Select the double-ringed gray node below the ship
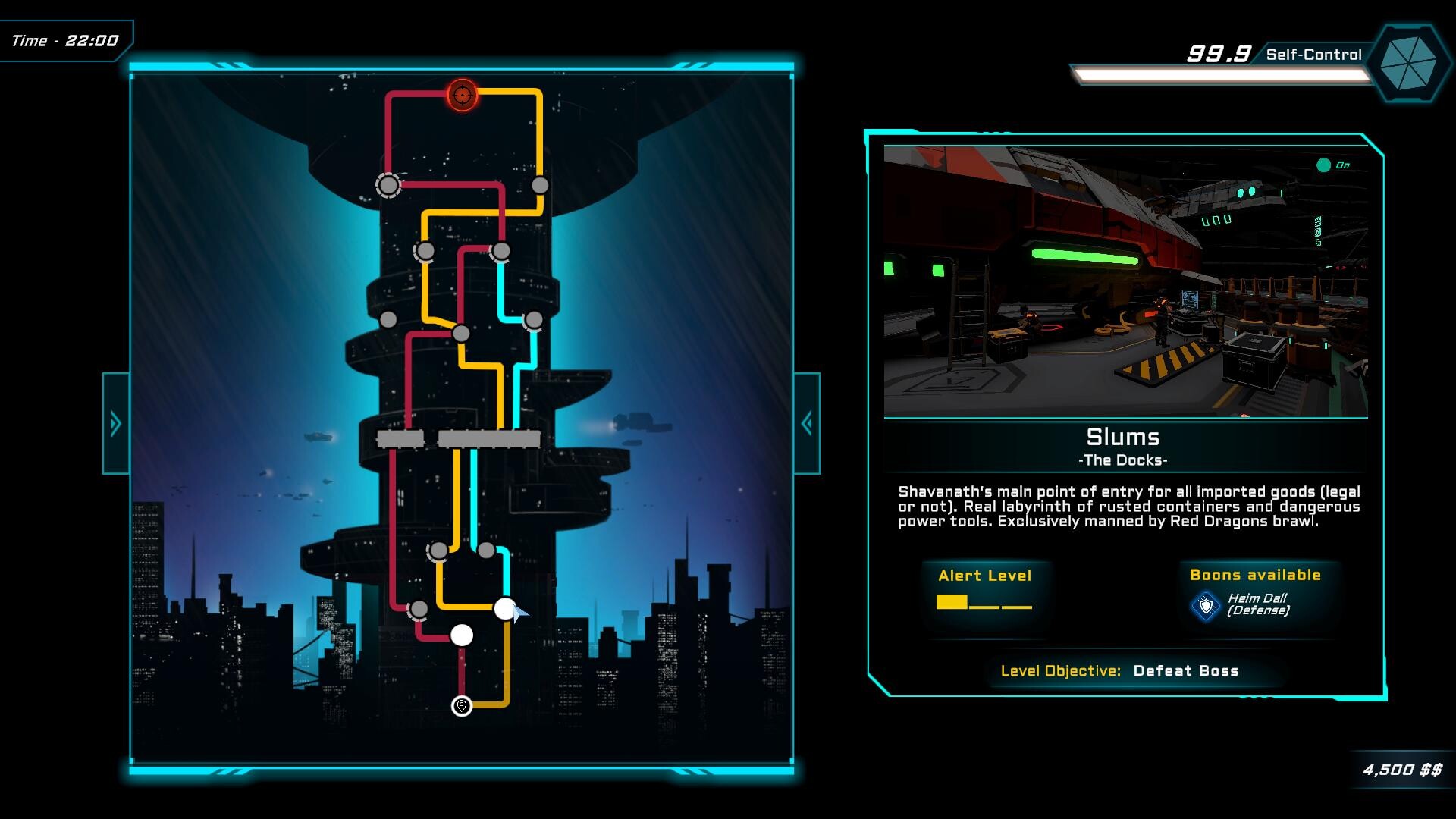 [x=389, y=186]
